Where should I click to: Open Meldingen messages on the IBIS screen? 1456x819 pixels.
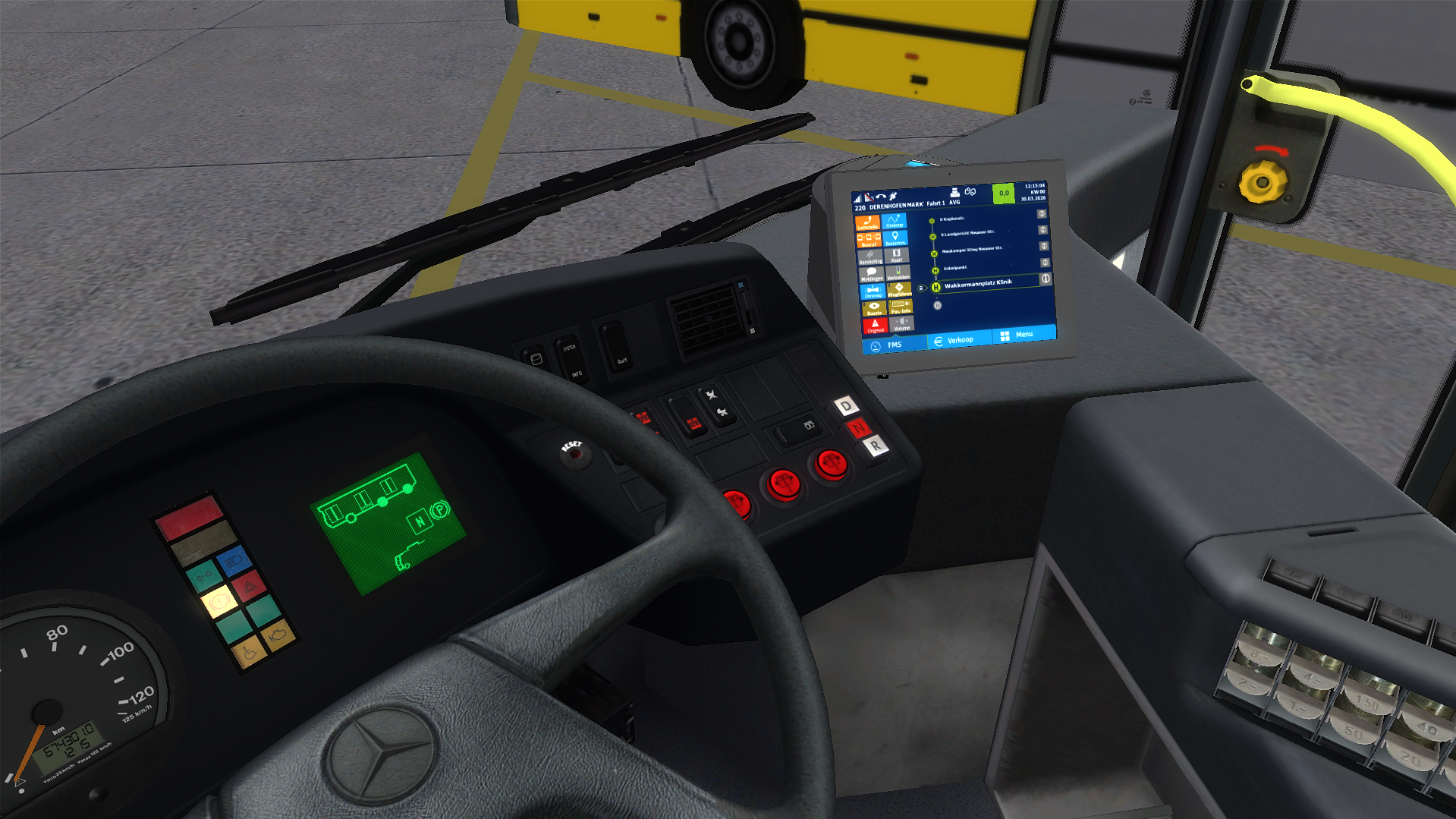(x=873, y=273)
